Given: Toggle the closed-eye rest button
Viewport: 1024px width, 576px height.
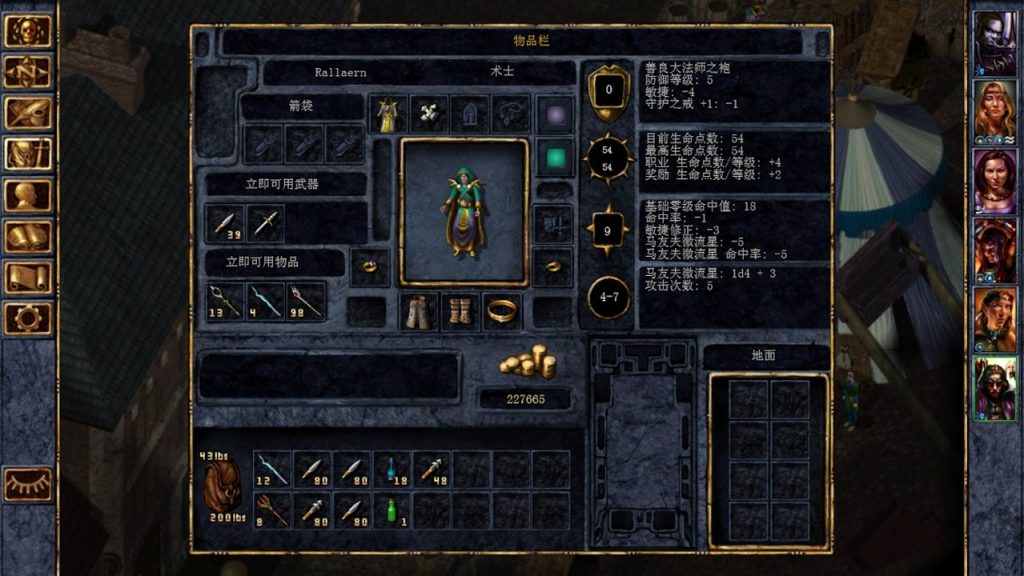Looking at the screenshot, I should [28, 484].
